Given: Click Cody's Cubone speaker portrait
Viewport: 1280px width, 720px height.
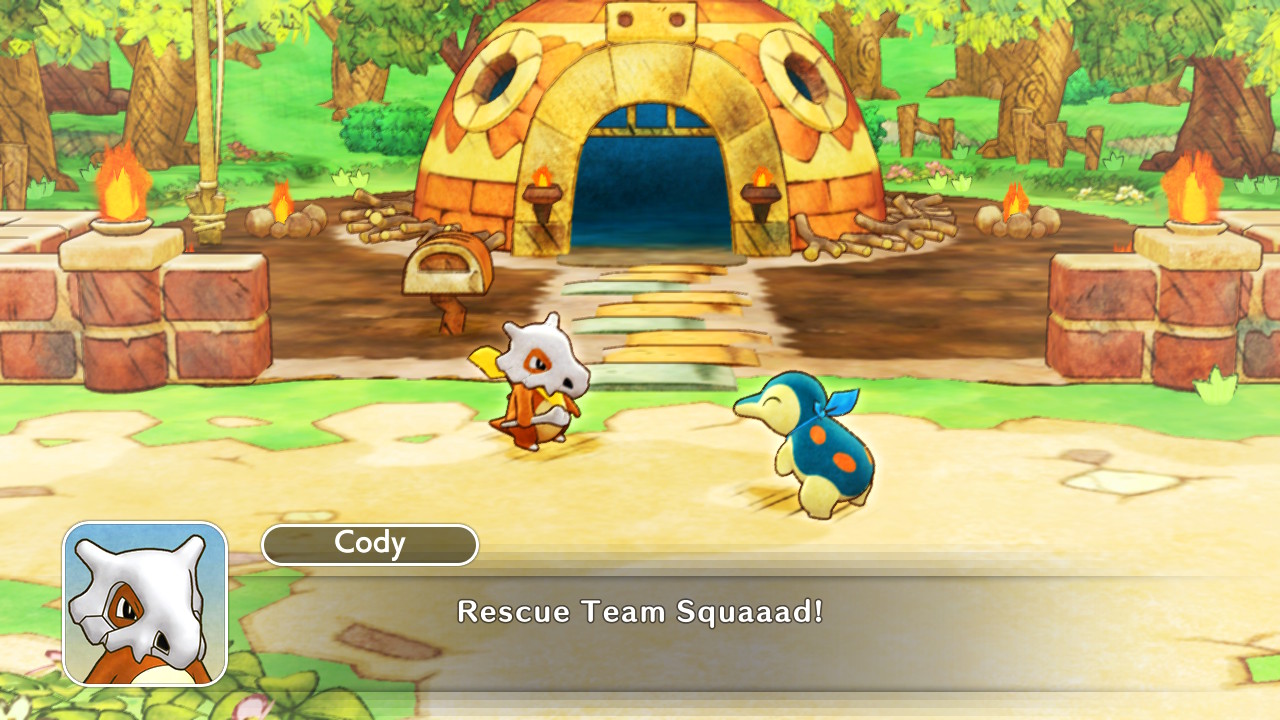Looking at the screenshot, I should pyautogui.click(x=145, y=603).
